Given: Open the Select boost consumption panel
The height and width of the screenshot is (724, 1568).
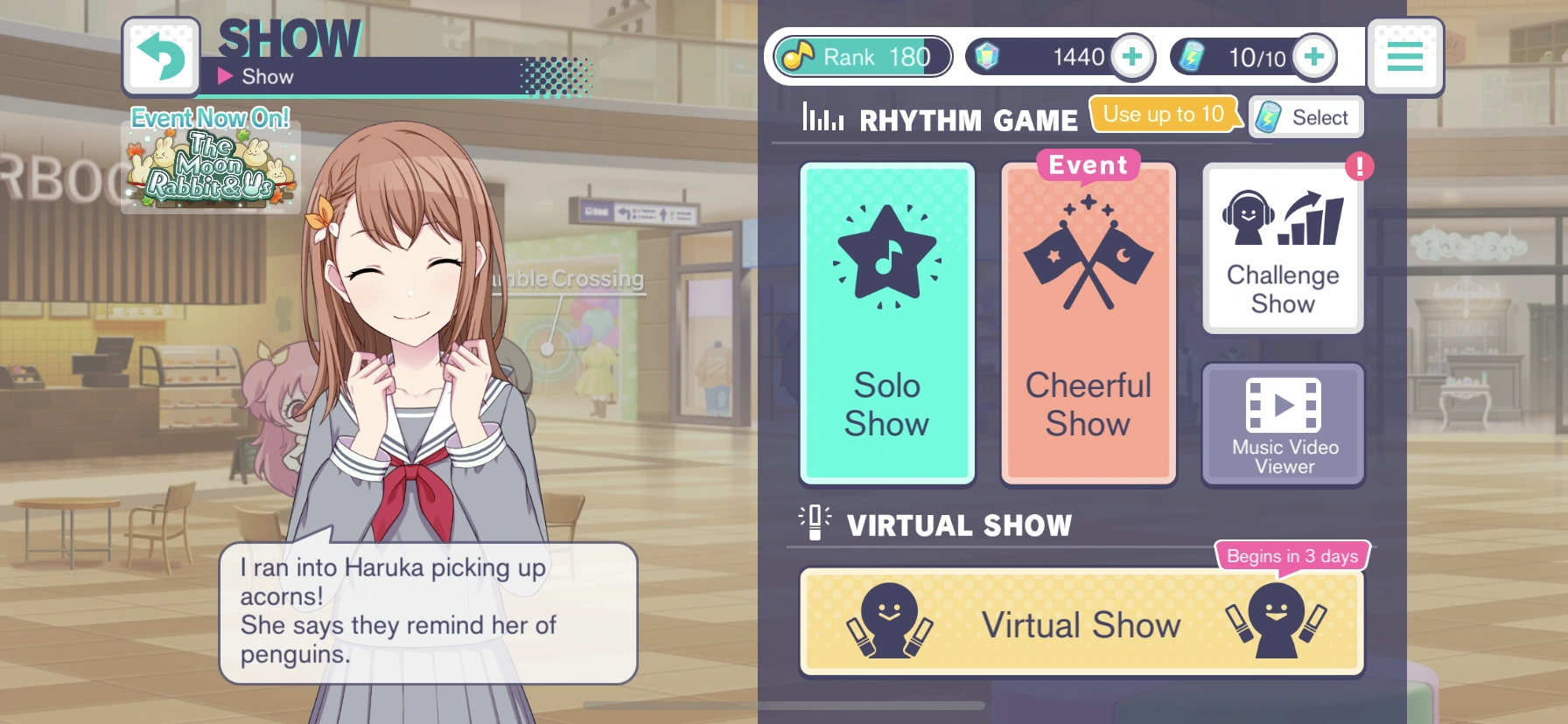Looking at the screenshot, I should (x=1305, y=116).
